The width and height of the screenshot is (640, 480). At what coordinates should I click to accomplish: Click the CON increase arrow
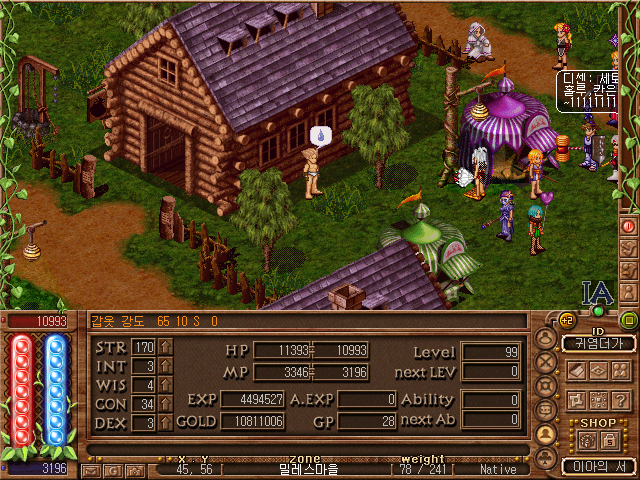coord(166,404)
